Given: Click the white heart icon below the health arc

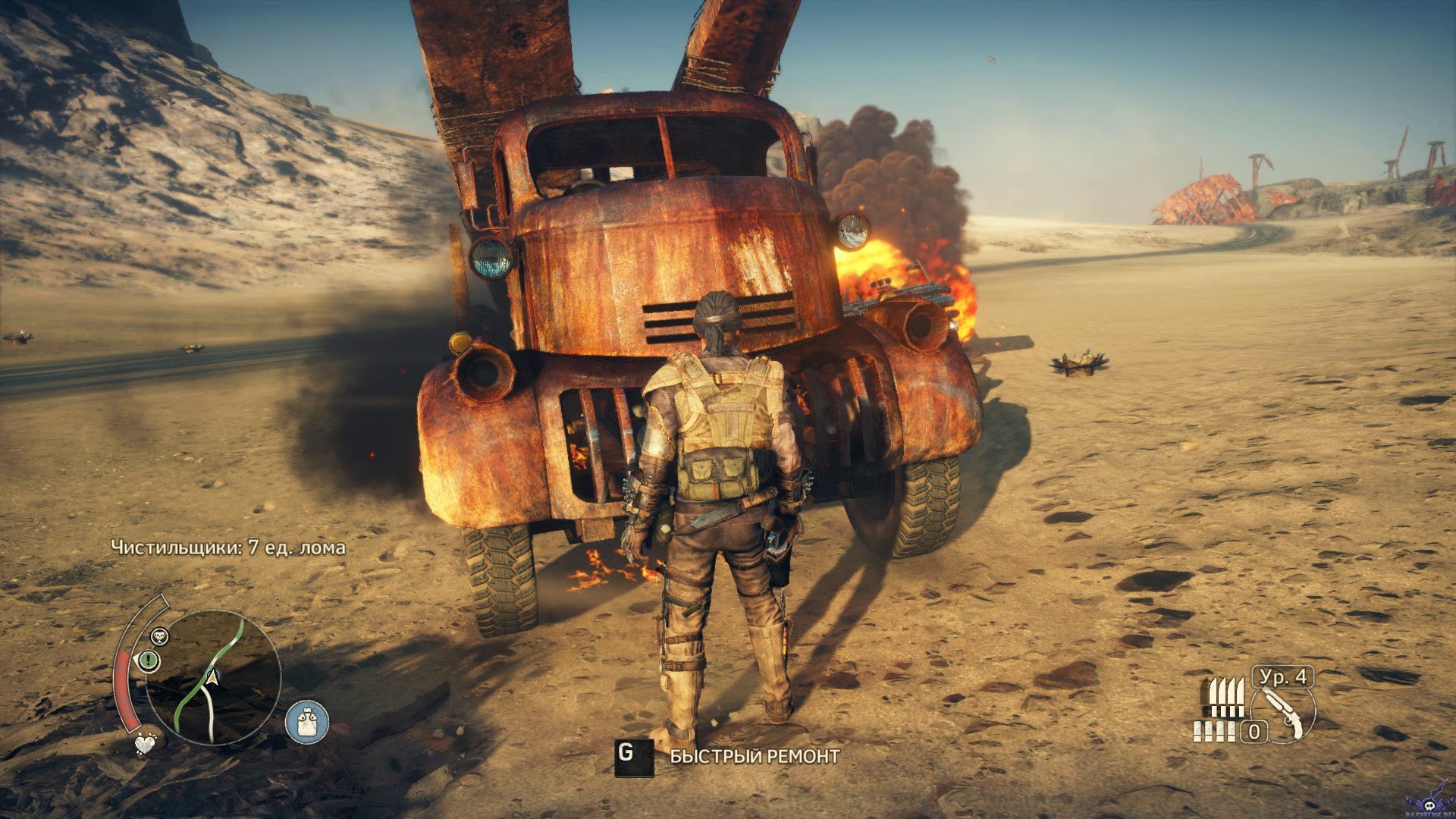Looking at the screenshot, I should click(x=145, y=744).
